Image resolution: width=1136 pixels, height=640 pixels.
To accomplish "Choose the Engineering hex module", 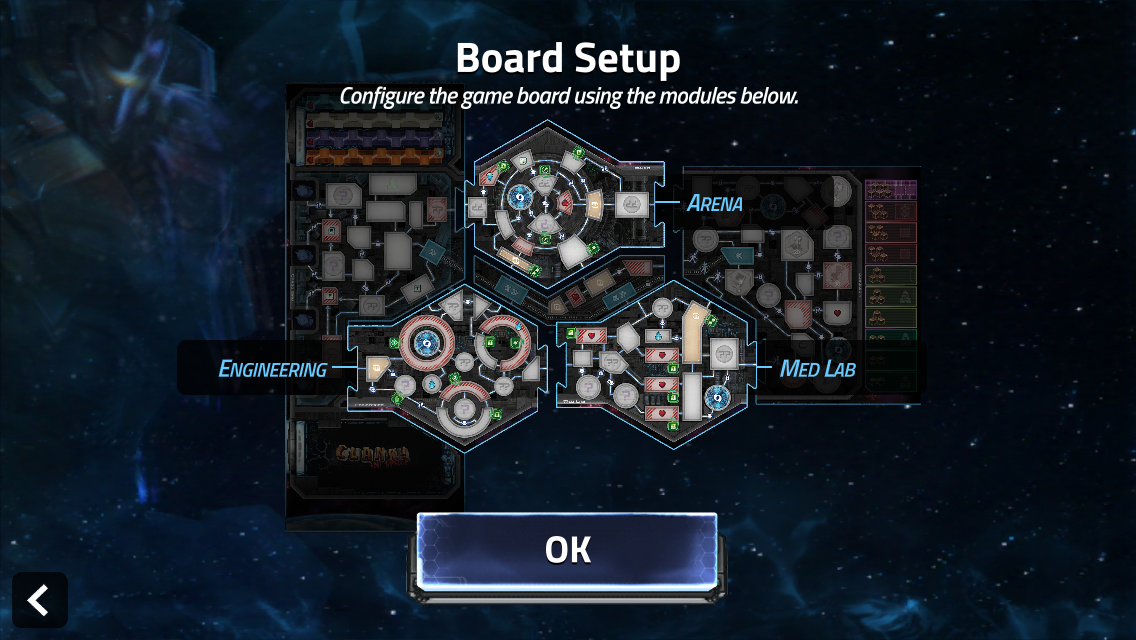I will pos(447,368).
